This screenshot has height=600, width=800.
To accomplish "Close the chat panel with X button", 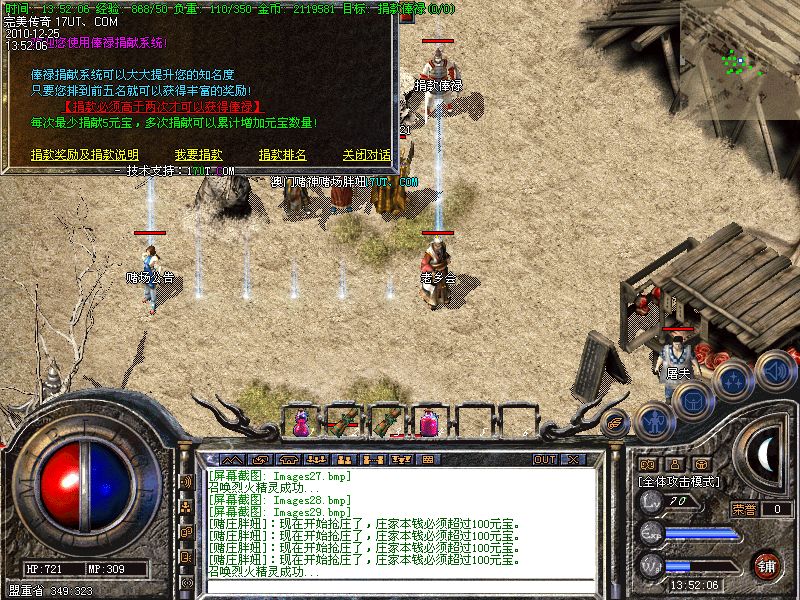I will pos(573,459).
